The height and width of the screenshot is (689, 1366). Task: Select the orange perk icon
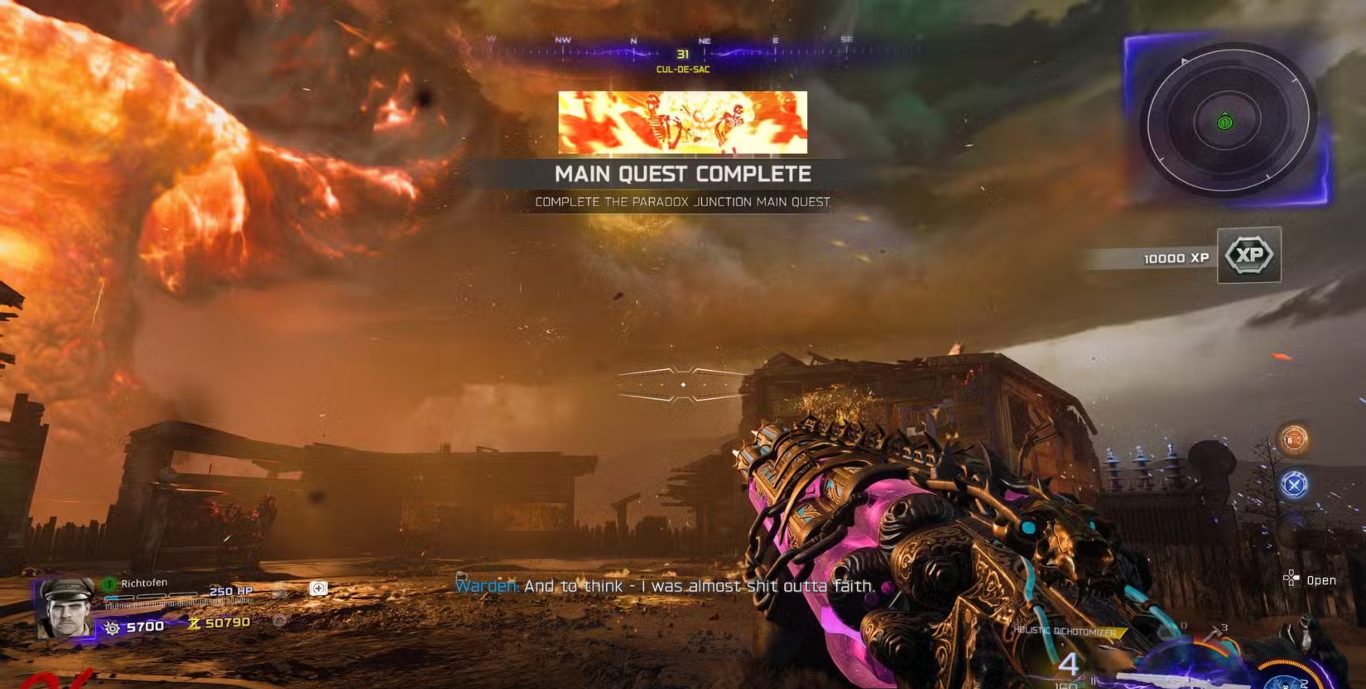[1294, 439]
